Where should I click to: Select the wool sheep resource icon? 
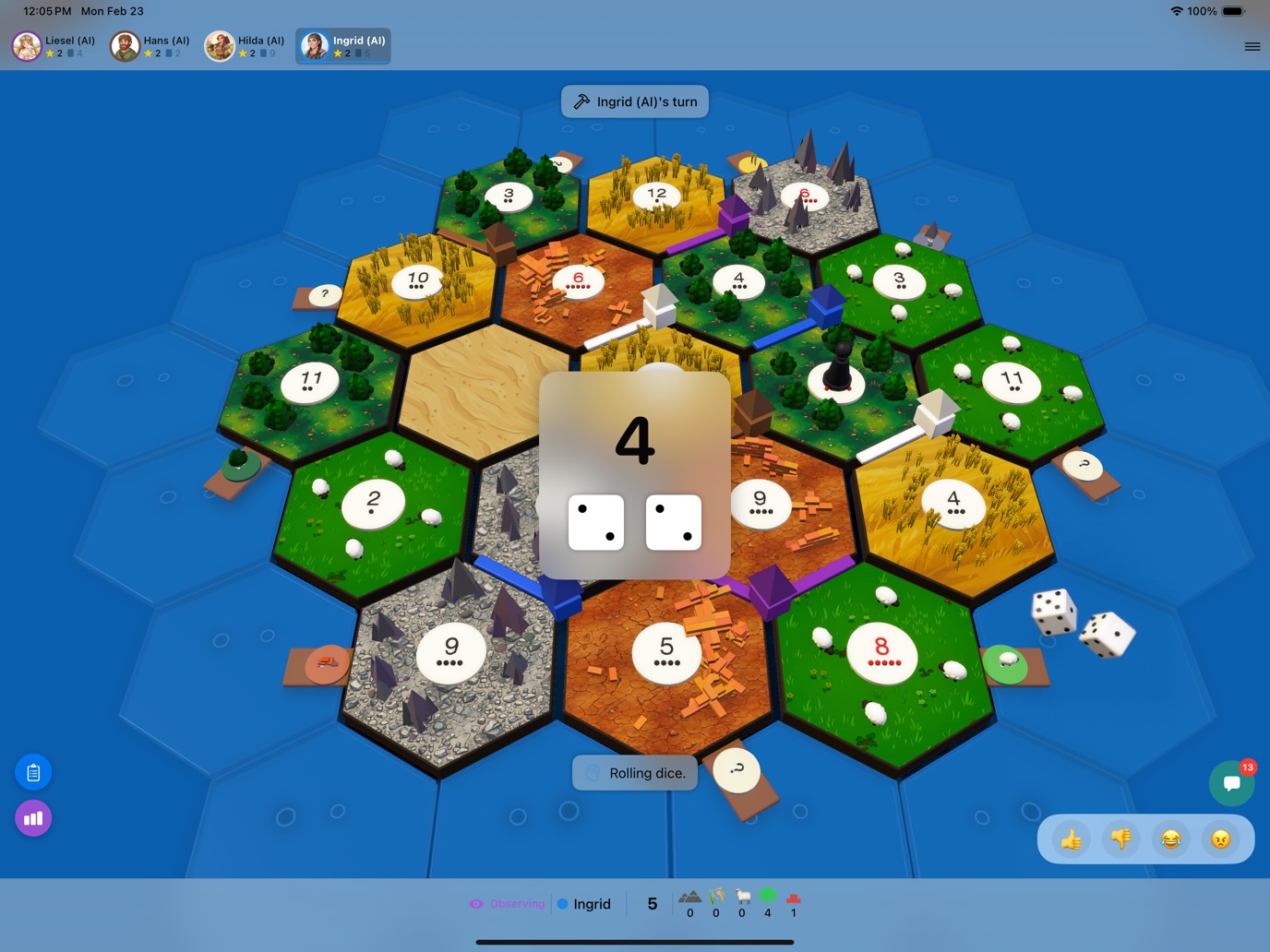pos(741,897)
